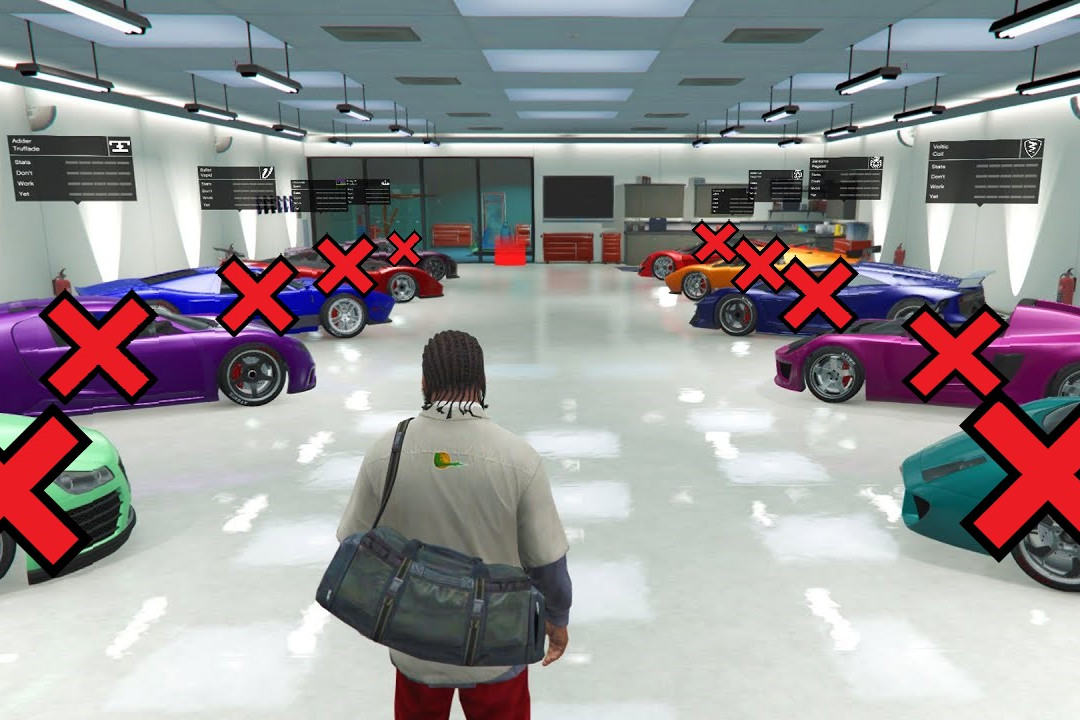The image size is (1080, 720).
Task: Click the Pegassi logo on the Zentorno card
Action: [x=875, y=163]
